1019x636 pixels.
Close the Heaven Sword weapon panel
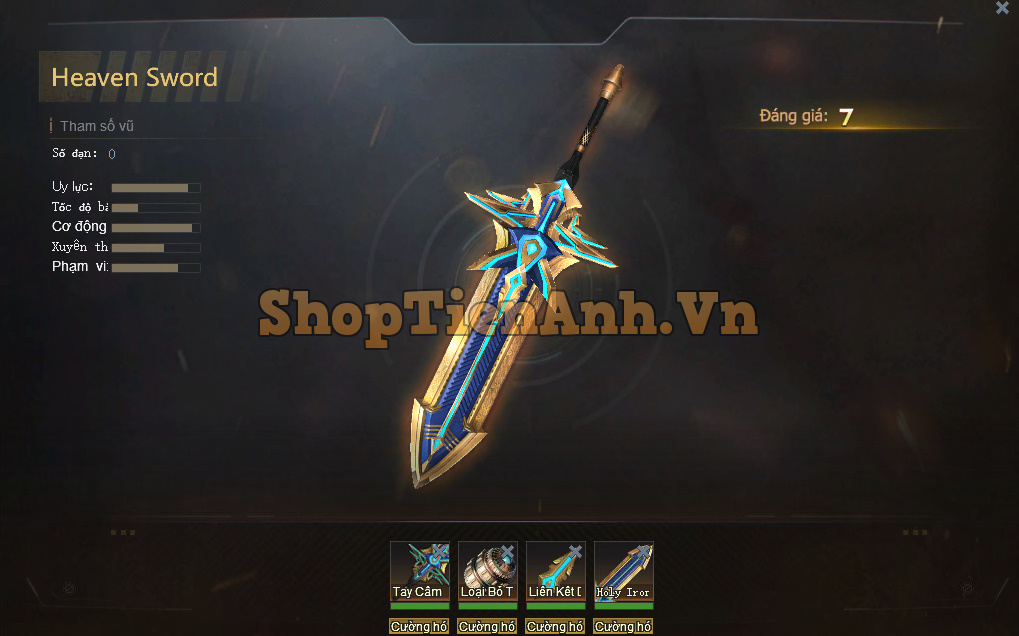1002,8
